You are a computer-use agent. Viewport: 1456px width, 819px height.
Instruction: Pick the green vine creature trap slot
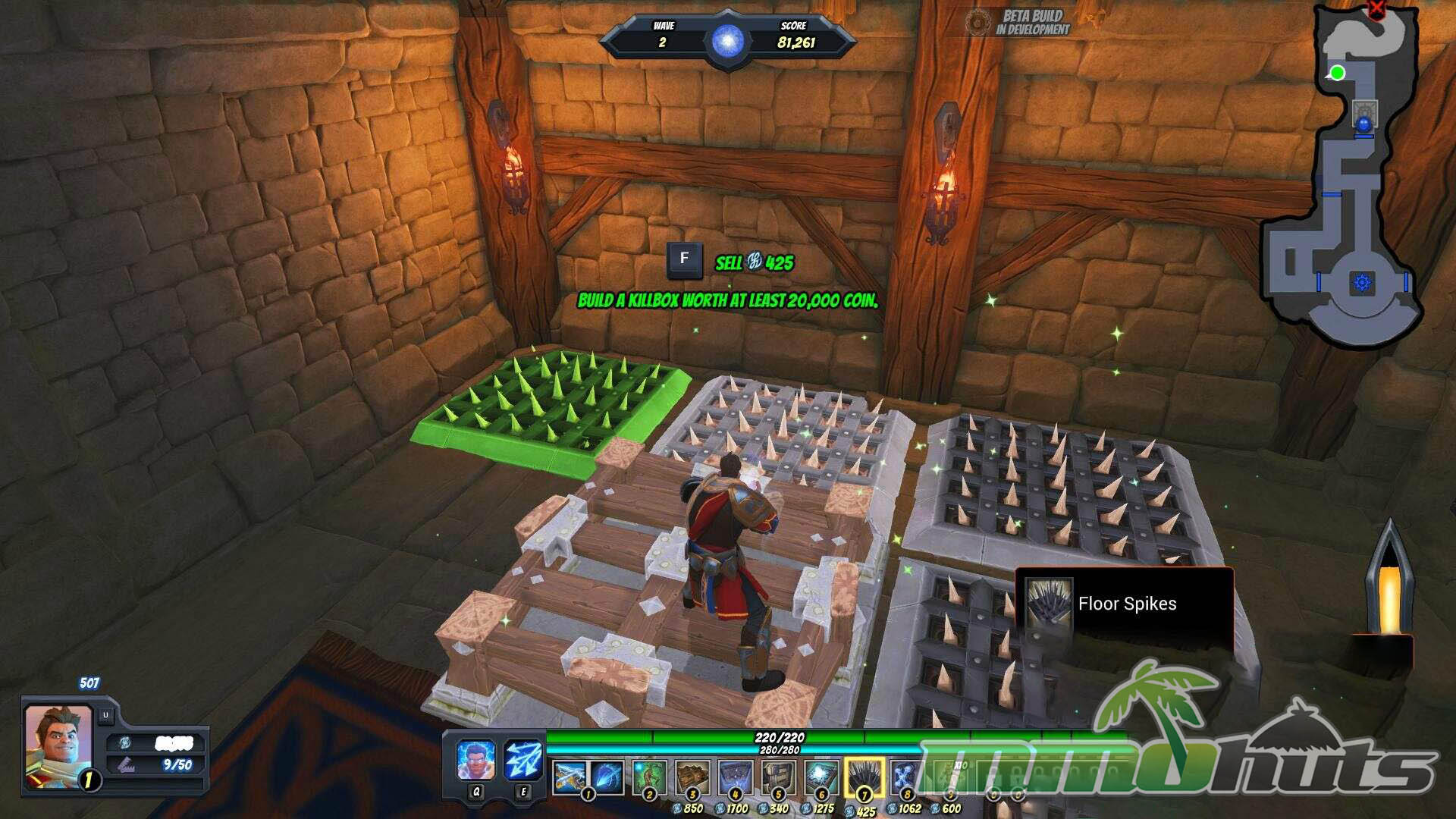click(650, 778)
